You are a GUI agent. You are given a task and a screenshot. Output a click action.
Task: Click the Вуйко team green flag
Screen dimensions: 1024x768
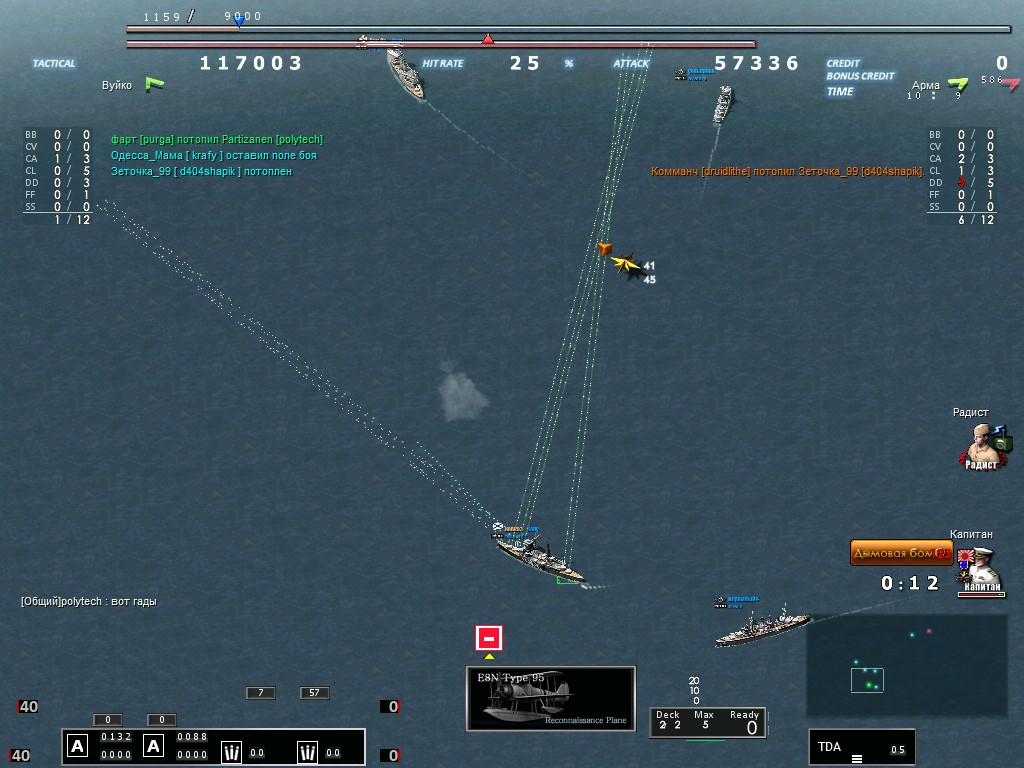pos(154,85)
